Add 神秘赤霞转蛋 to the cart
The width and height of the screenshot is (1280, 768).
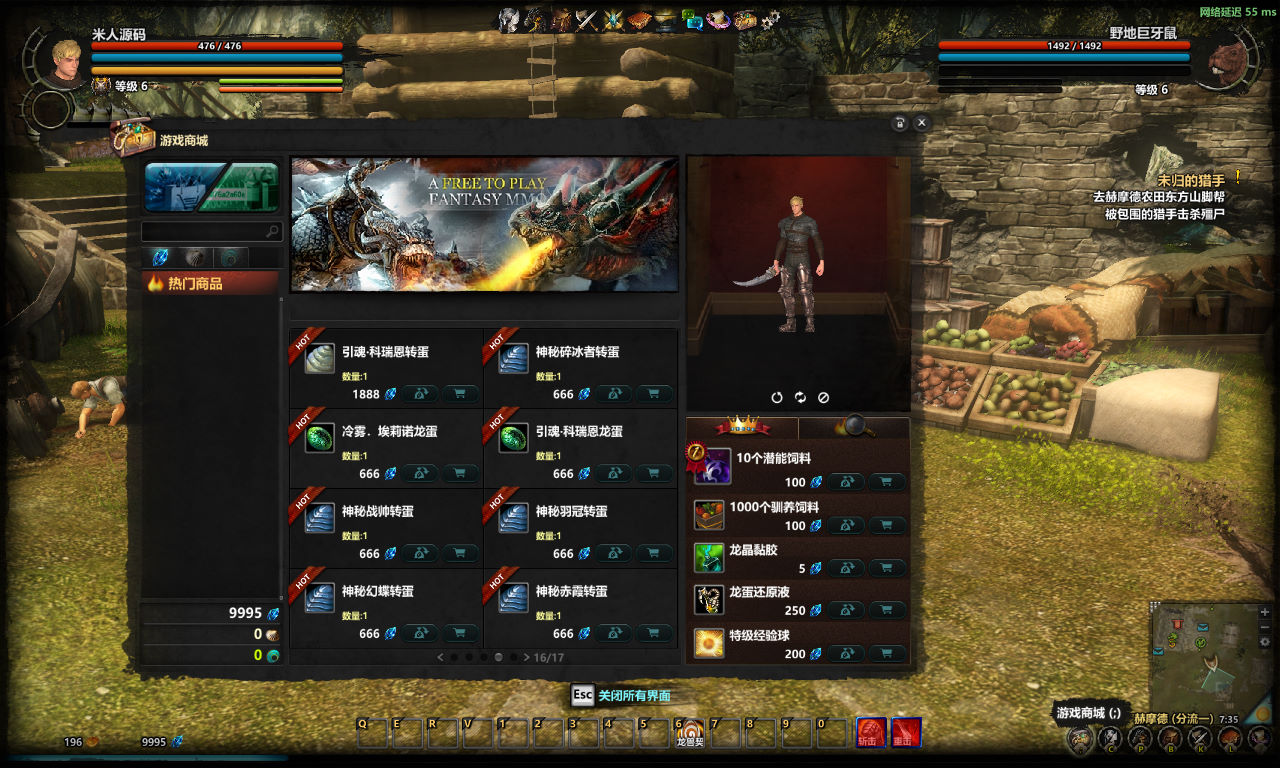click(653, 633)
